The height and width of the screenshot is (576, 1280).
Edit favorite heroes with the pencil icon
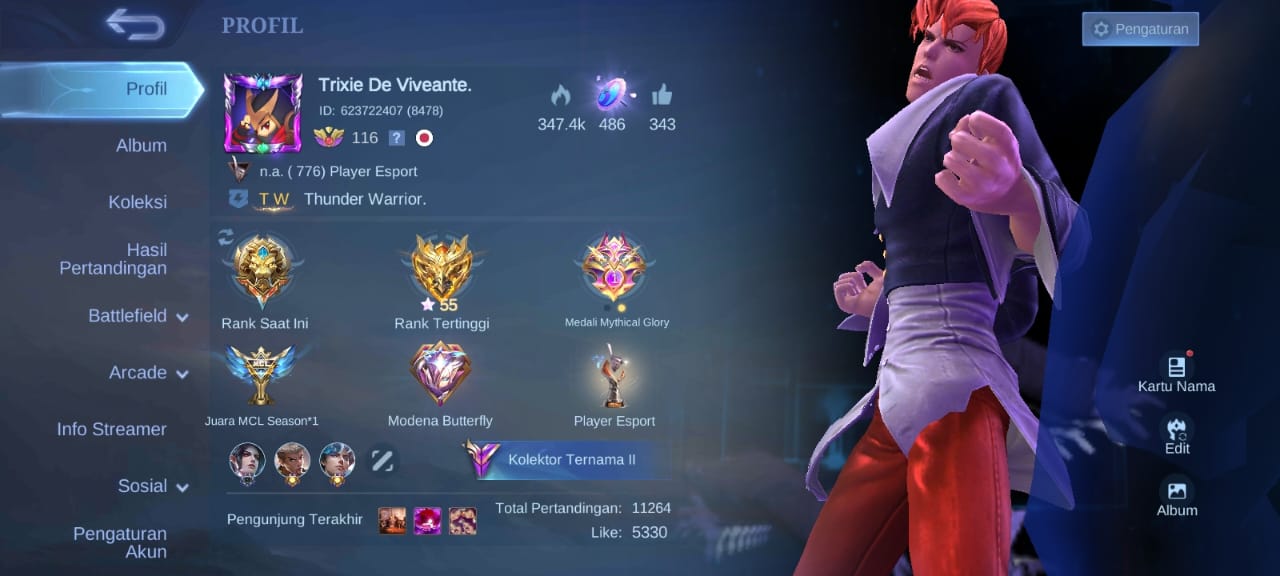click(x=382, y=460)
